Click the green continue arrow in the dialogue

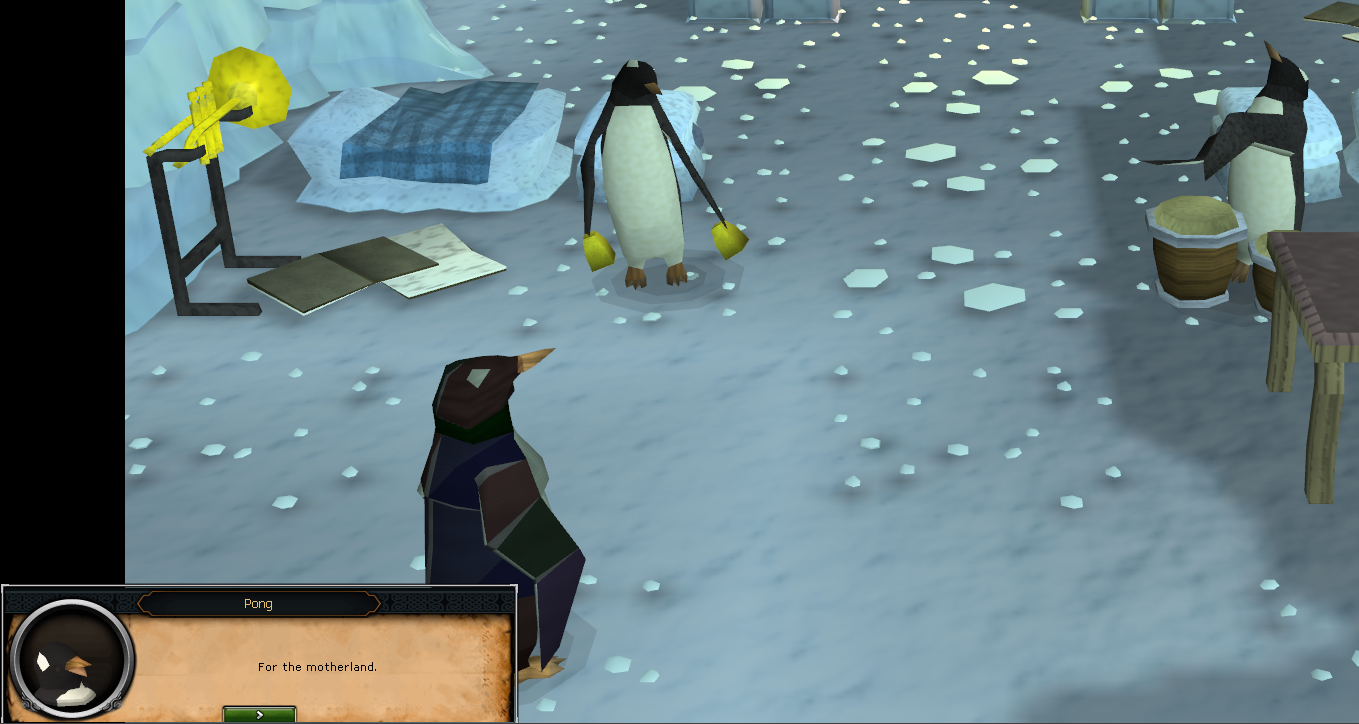(x=259, y=714)
